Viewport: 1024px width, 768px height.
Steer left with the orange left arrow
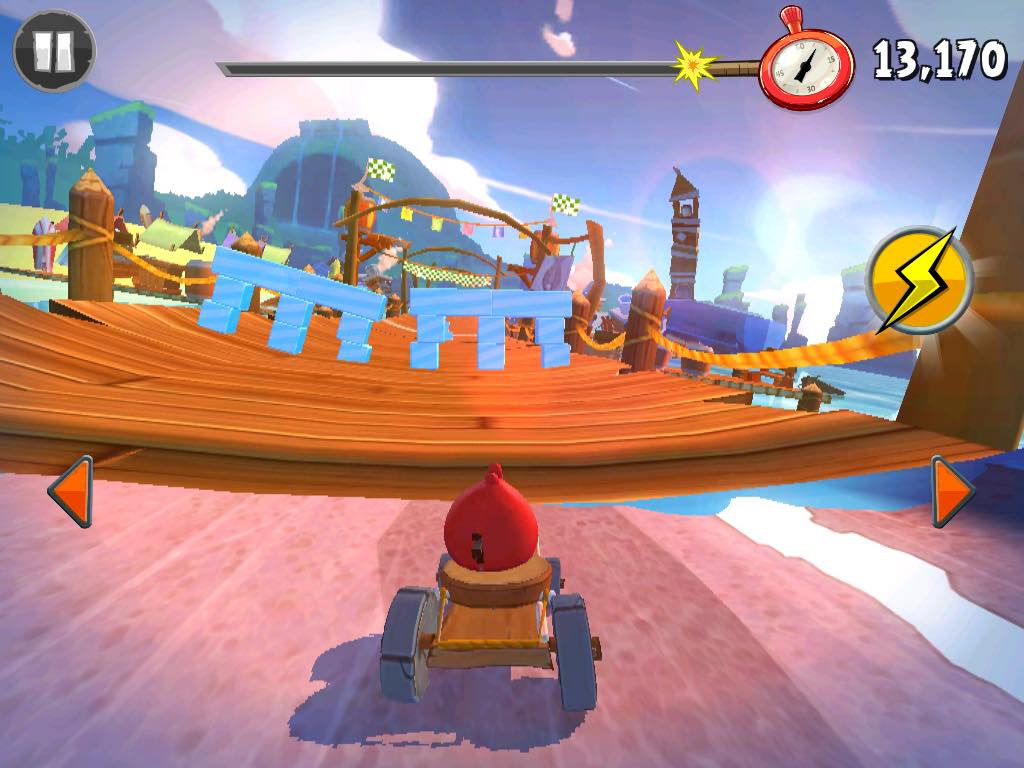pos(71,491)
